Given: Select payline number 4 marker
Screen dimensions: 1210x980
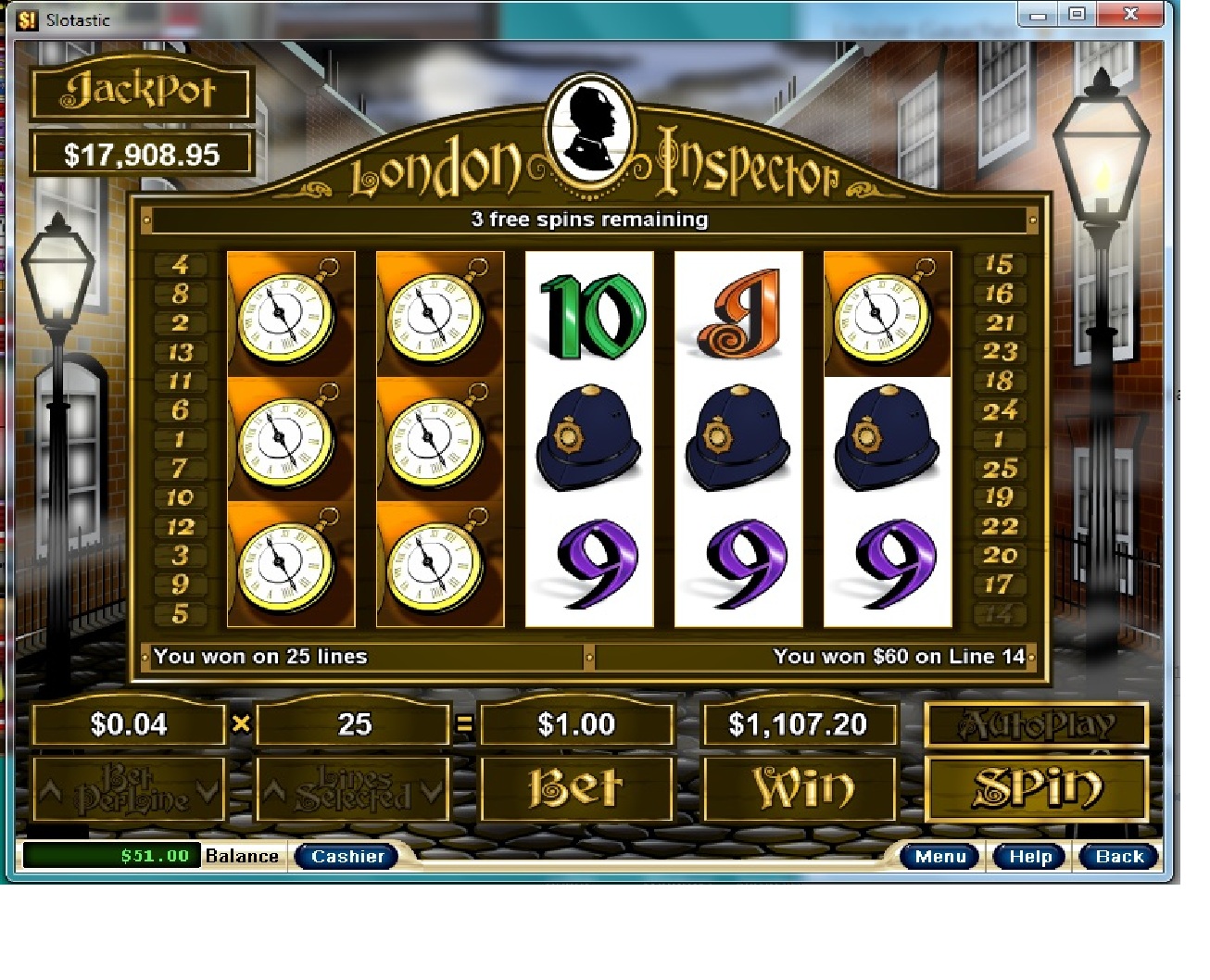Looking at the screenshot, I should point(180,265).
